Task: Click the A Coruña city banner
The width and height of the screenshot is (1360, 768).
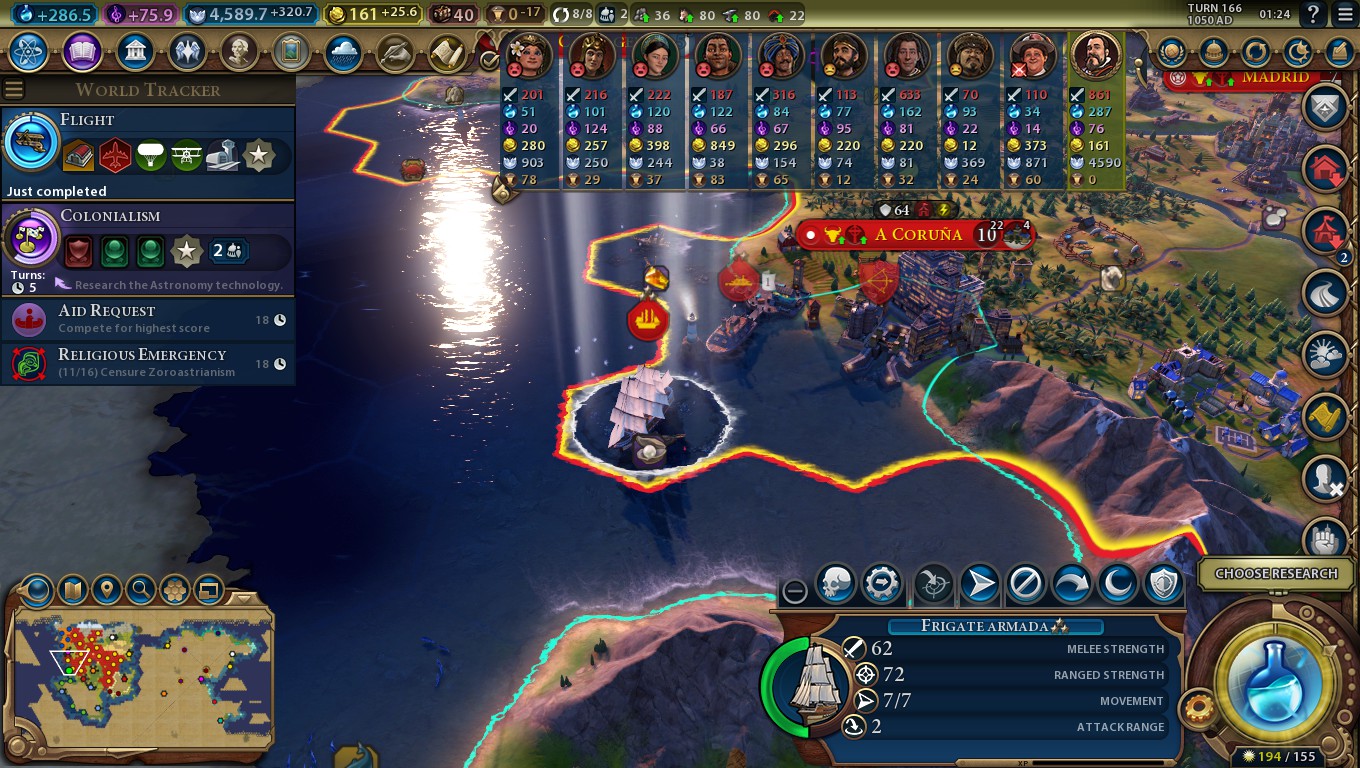Action: (918, 235)
